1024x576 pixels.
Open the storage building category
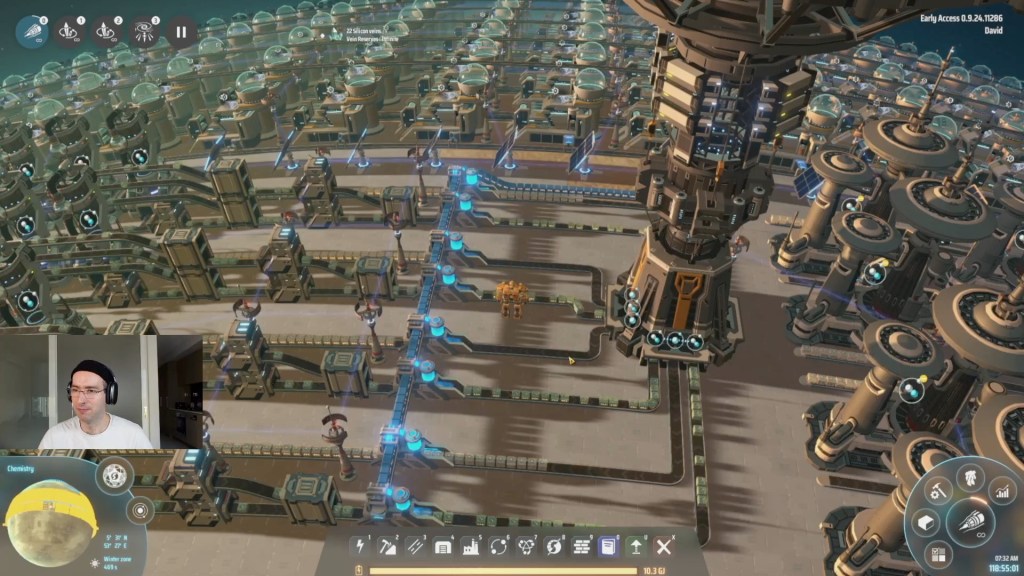click(x=443, y=547)
